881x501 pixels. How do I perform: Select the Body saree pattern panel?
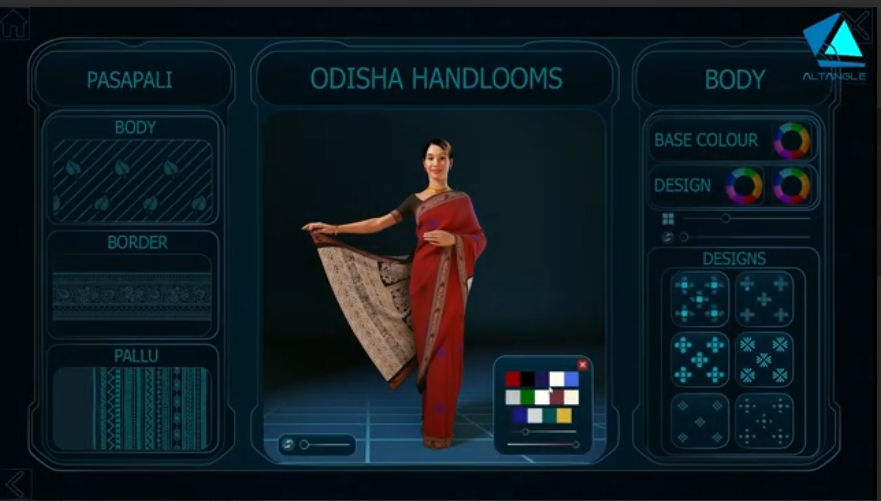132,179
